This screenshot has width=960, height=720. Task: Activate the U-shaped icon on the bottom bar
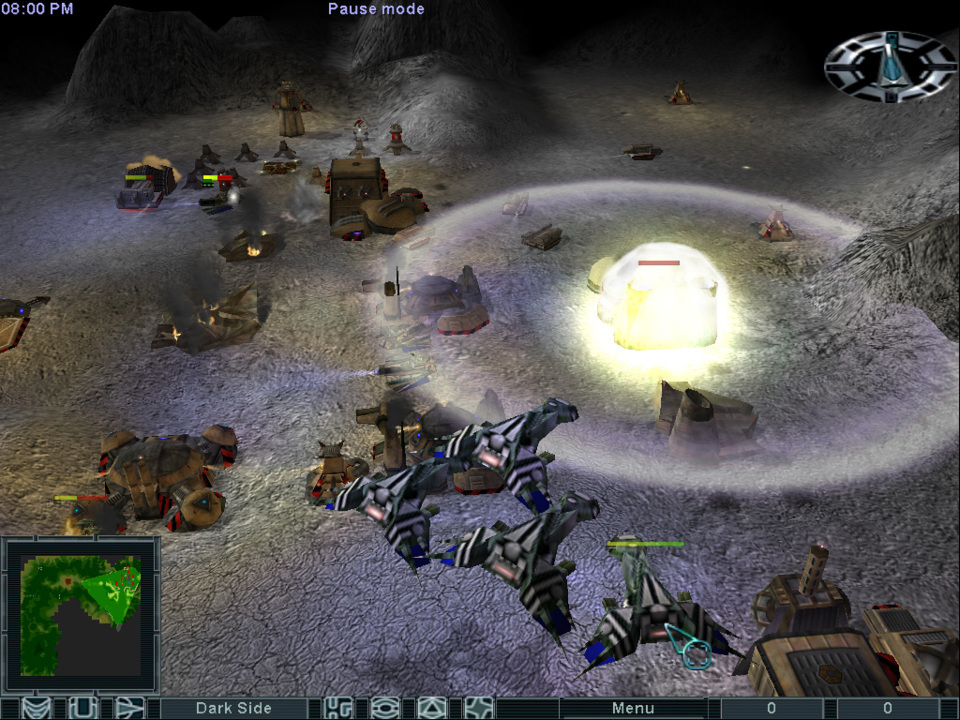click(82, 708)
